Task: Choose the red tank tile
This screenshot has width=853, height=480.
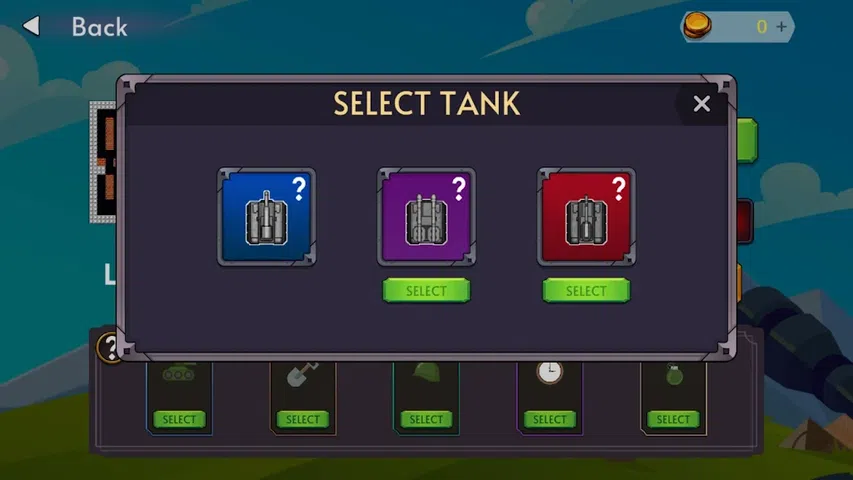Action: click(x=586, y=217)
